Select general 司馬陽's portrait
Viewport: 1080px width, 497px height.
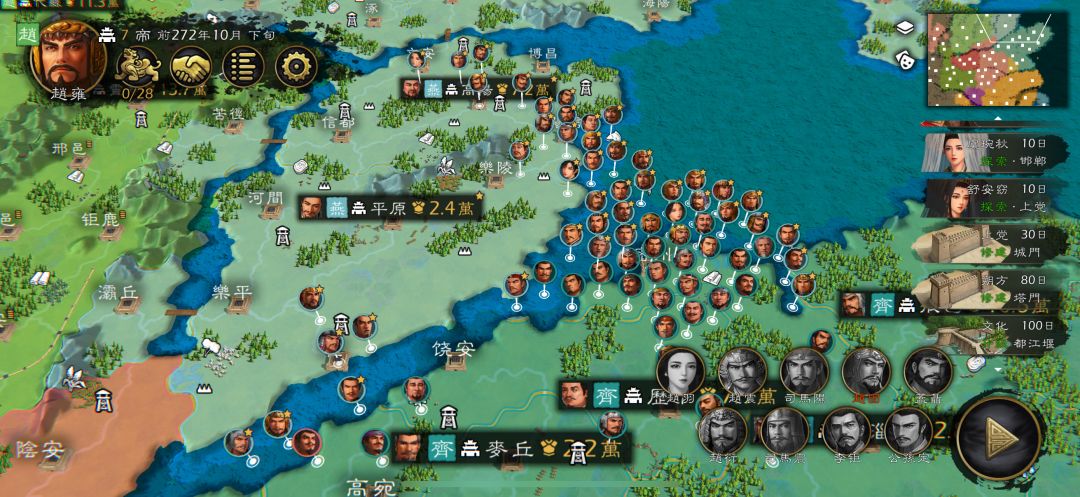[805, 373]
